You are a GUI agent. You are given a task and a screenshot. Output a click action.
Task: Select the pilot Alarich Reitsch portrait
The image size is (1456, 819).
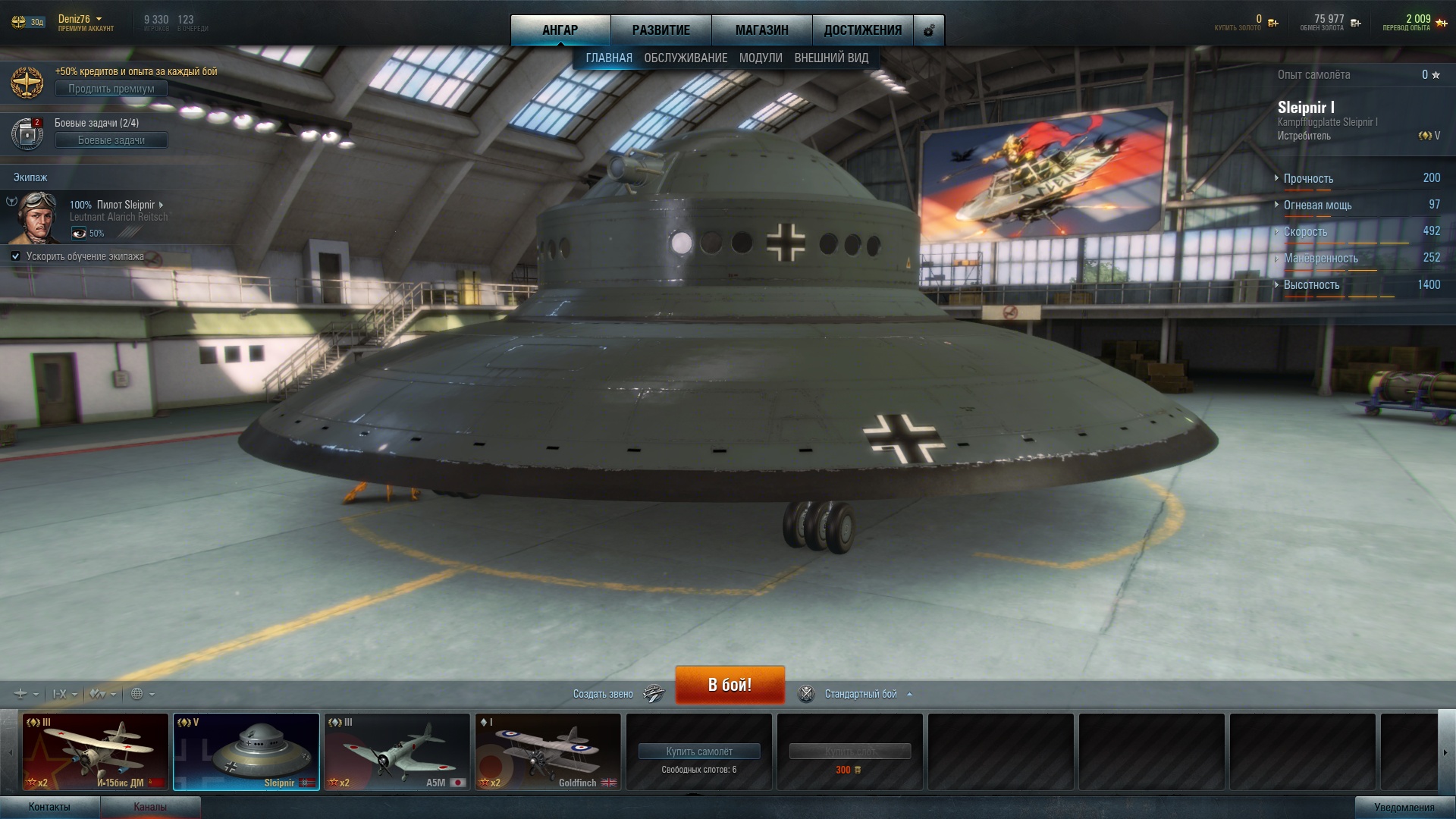click(38, 216)
